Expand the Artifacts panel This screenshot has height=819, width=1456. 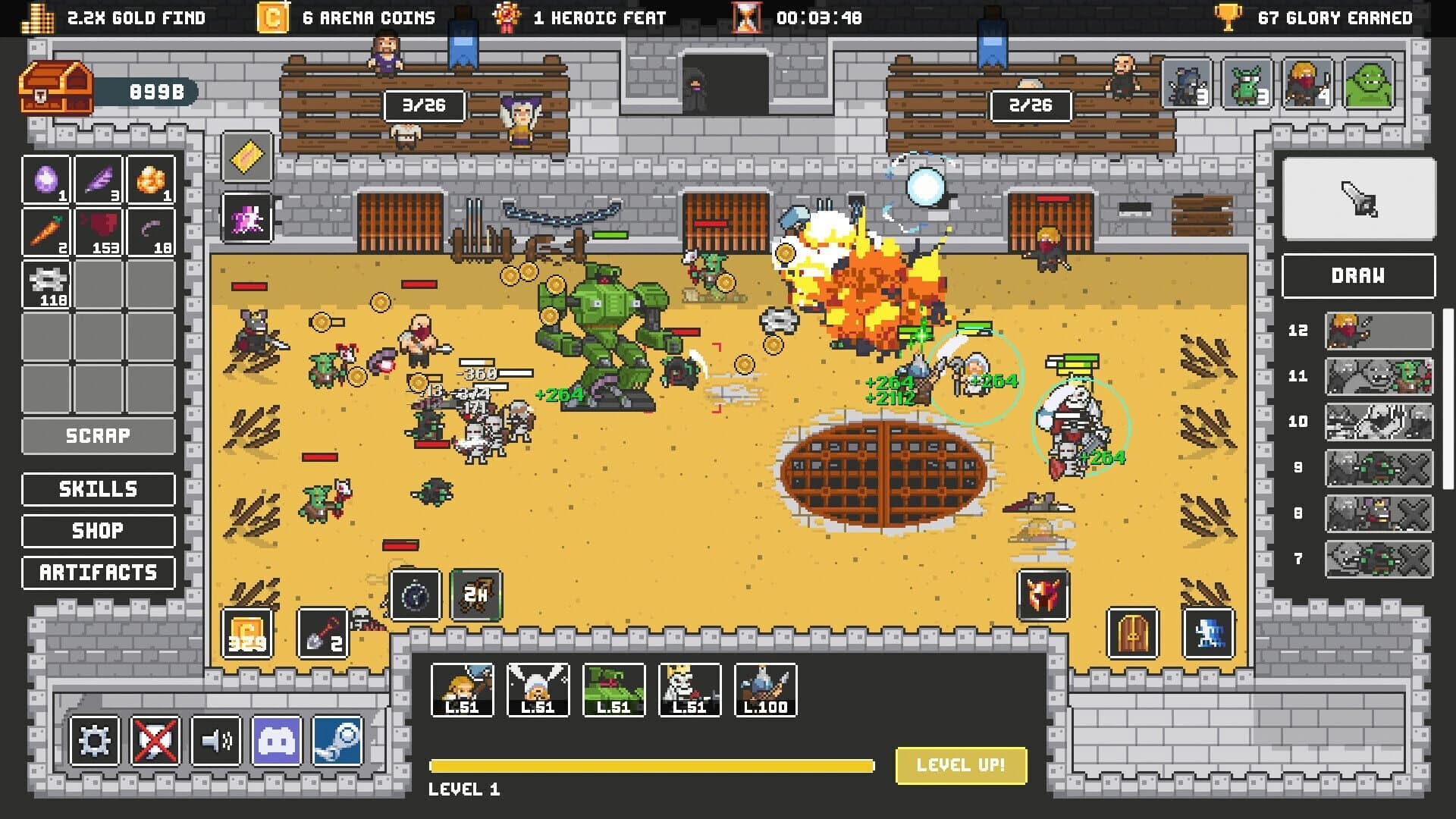(x=98, y=573)
